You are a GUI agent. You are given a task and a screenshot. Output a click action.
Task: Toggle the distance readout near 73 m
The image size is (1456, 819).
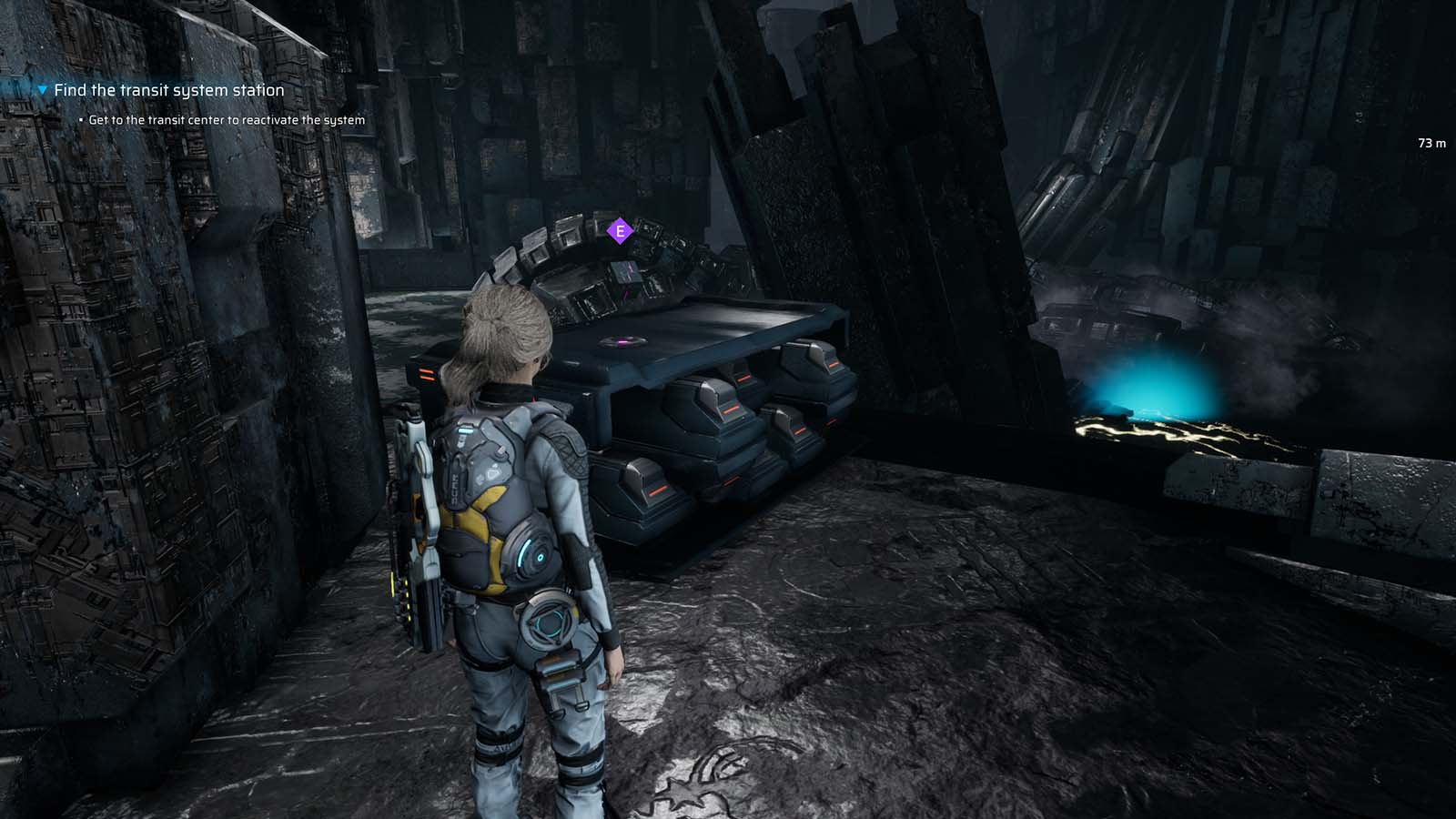[1431, 143]
